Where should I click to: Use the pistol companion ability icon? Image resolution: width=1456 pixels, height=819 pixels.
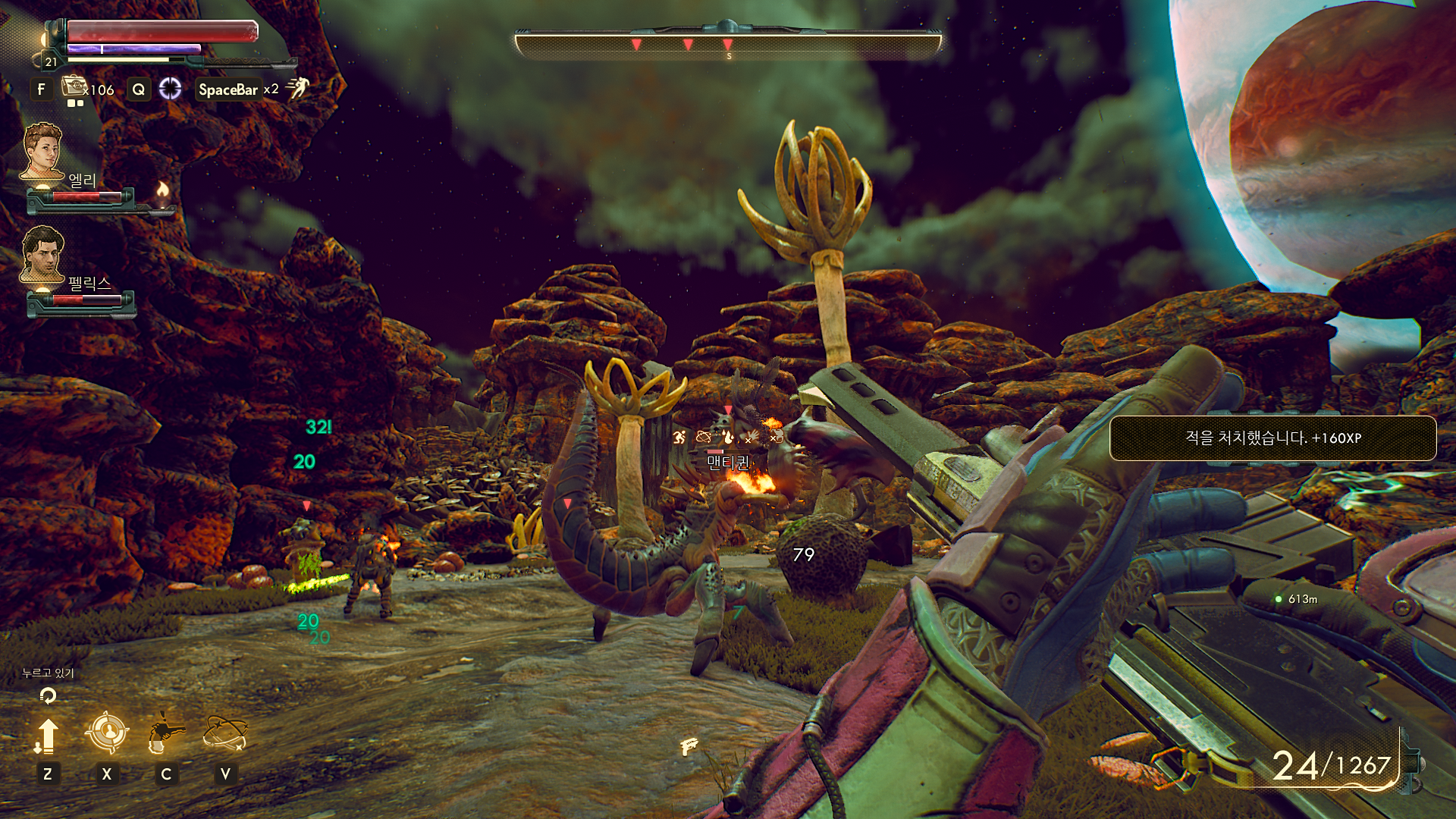(165, 734)
